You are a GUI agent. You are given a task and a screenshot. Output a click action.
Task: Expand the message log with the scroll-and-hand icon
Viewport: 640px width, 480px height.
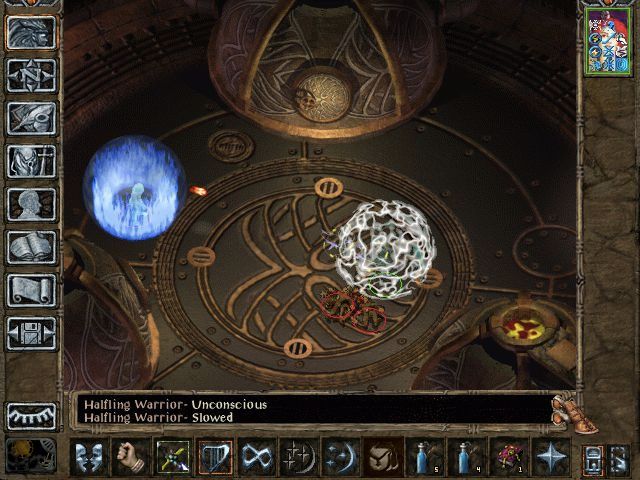(x=567, y=410)
